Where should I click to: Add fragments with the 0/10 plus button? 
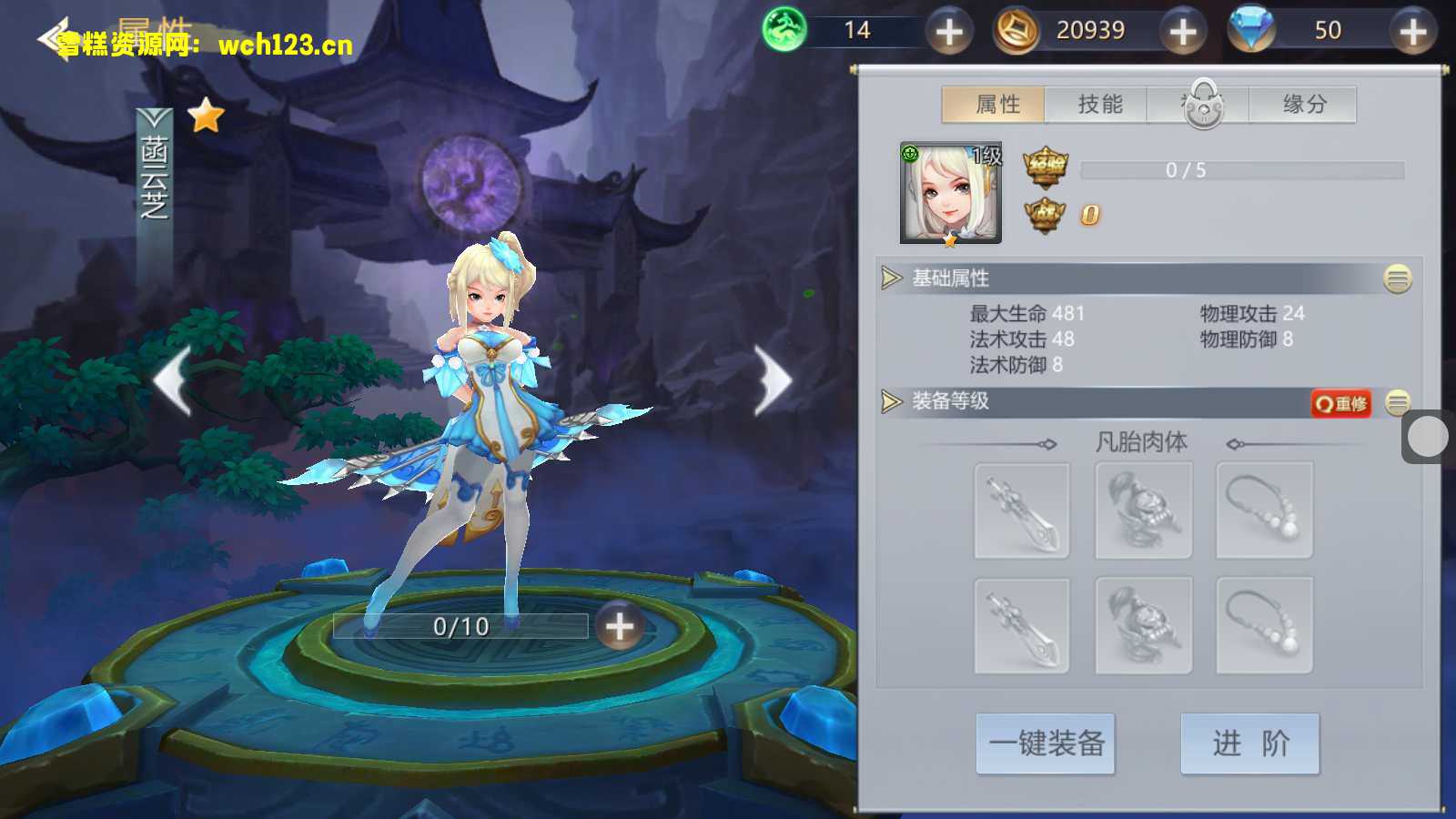[619, 626]
